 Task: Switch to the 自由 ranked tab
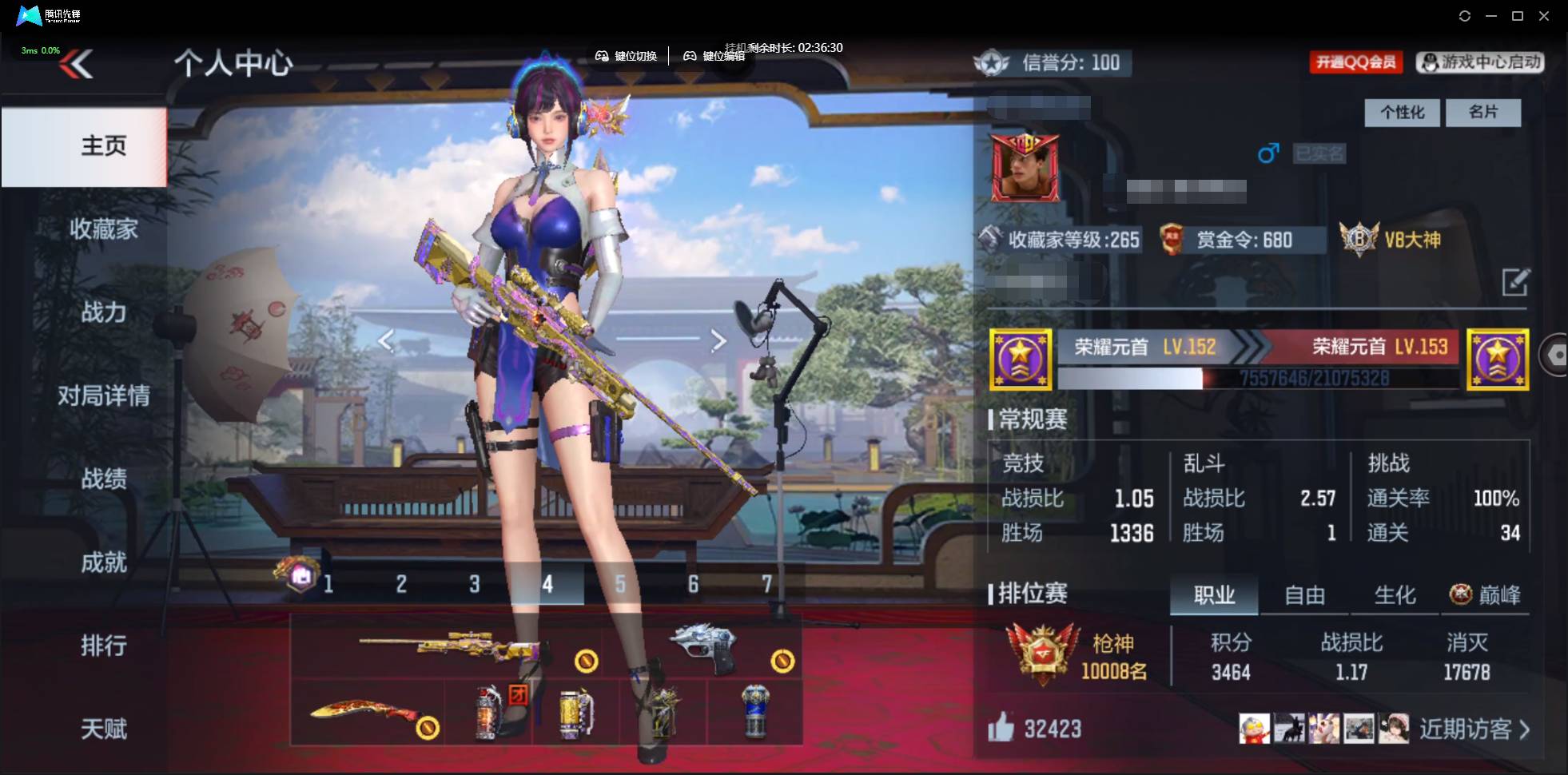click(1304, 594)
